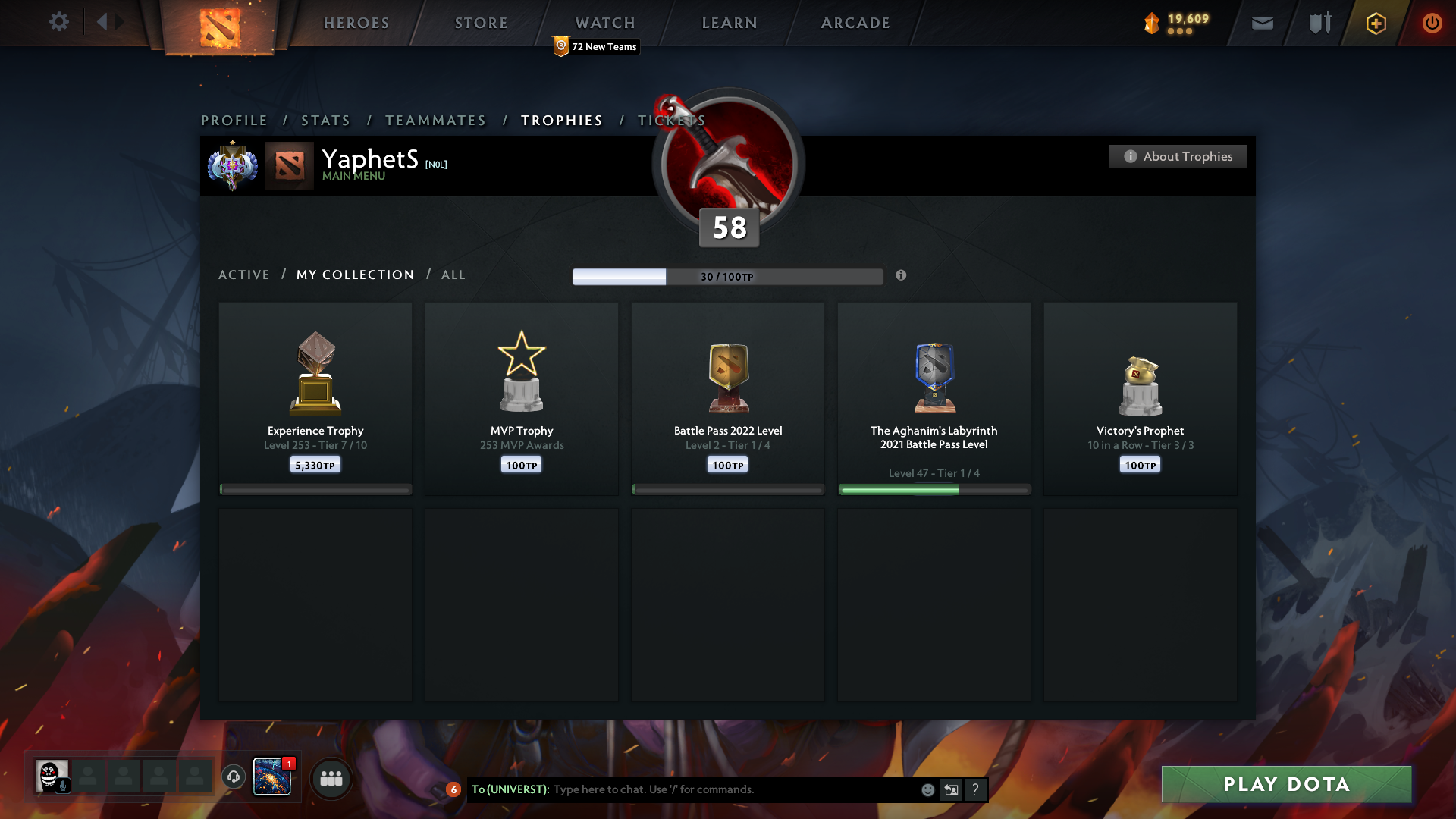
Task: Open the TEAMMATES tab
Action: 435,120
